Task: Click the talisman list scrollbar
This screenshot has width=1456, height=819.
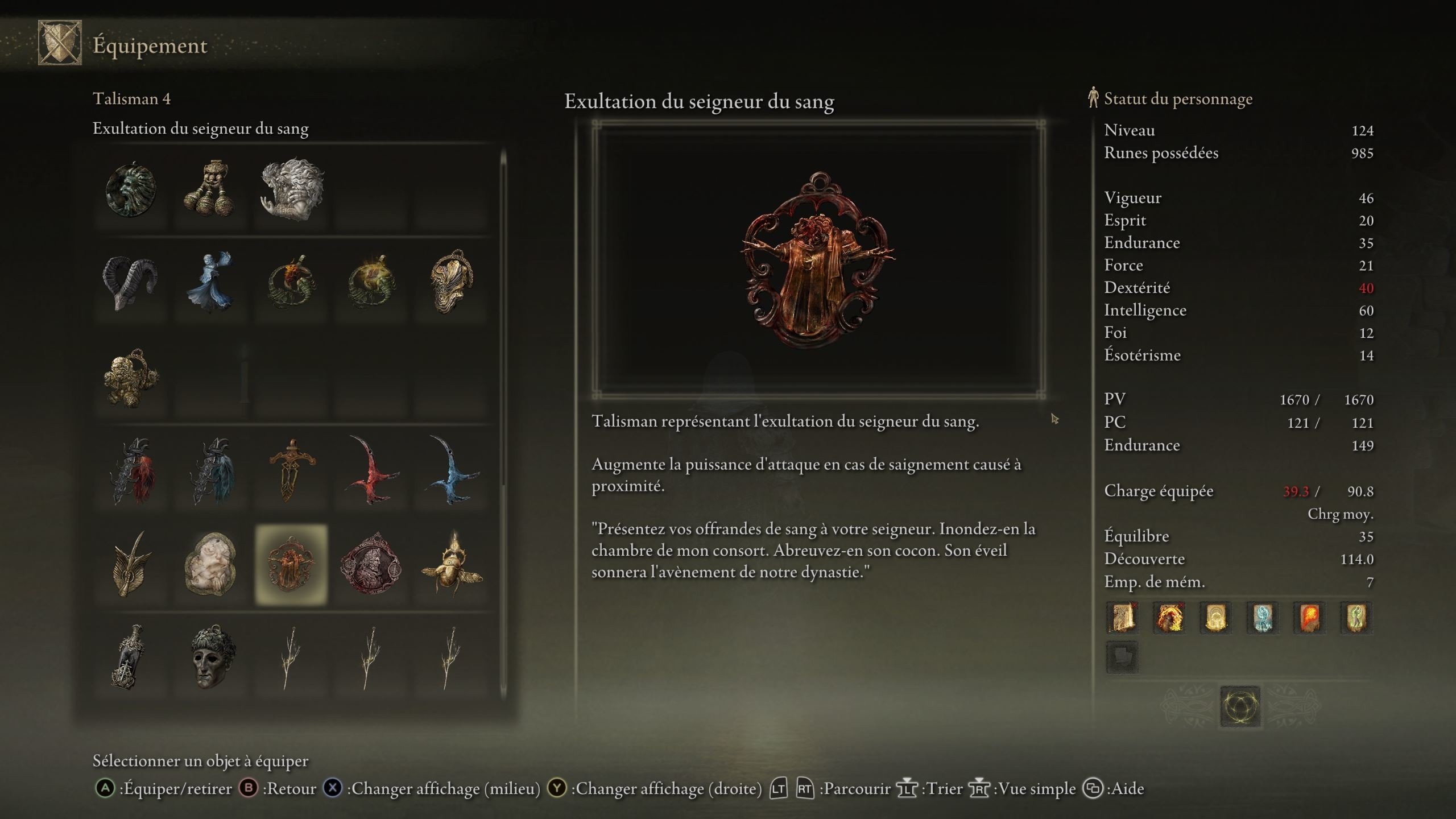Action: pos(503,318)
